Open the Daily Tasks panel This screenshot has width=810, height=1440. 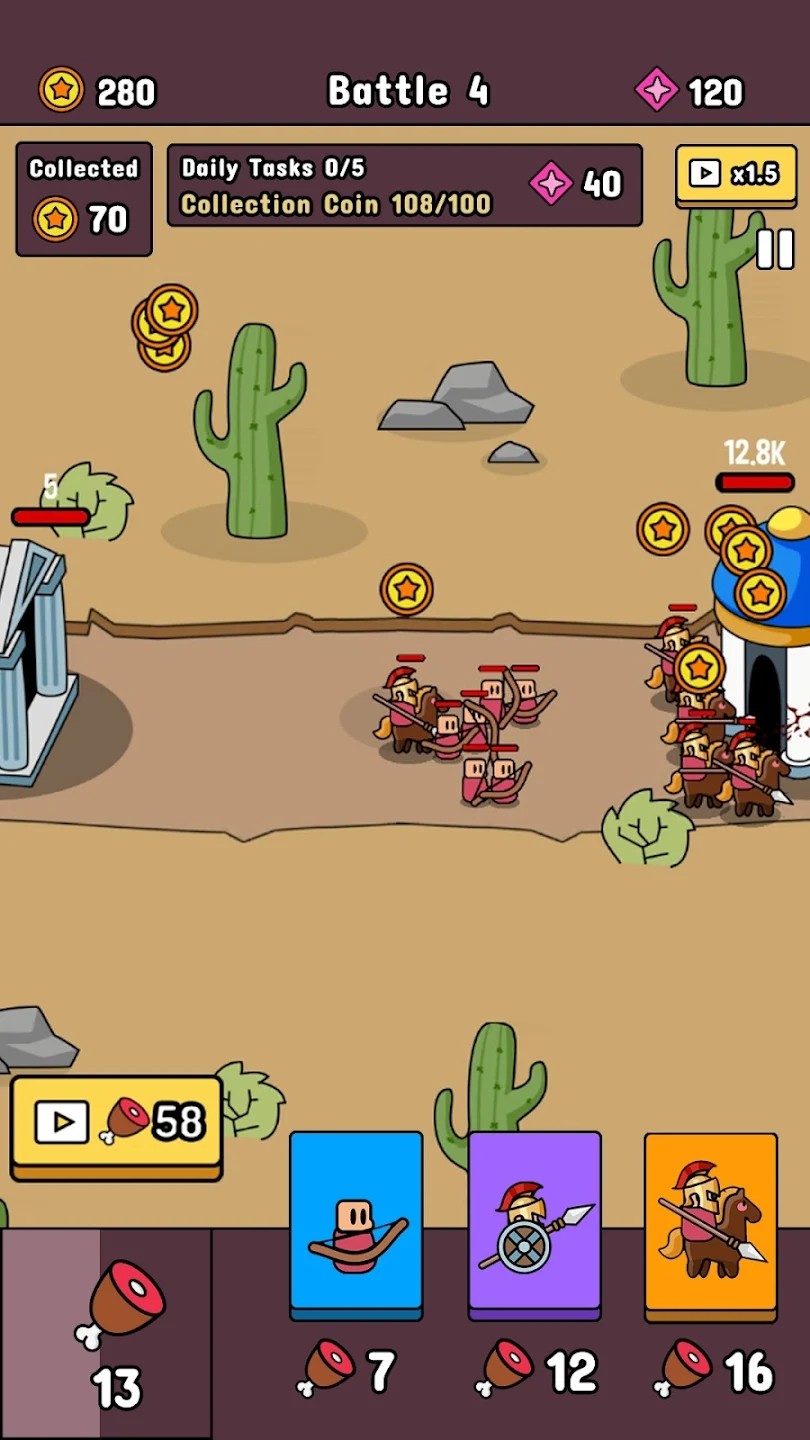pyautogui.click(x=404, y=186)
